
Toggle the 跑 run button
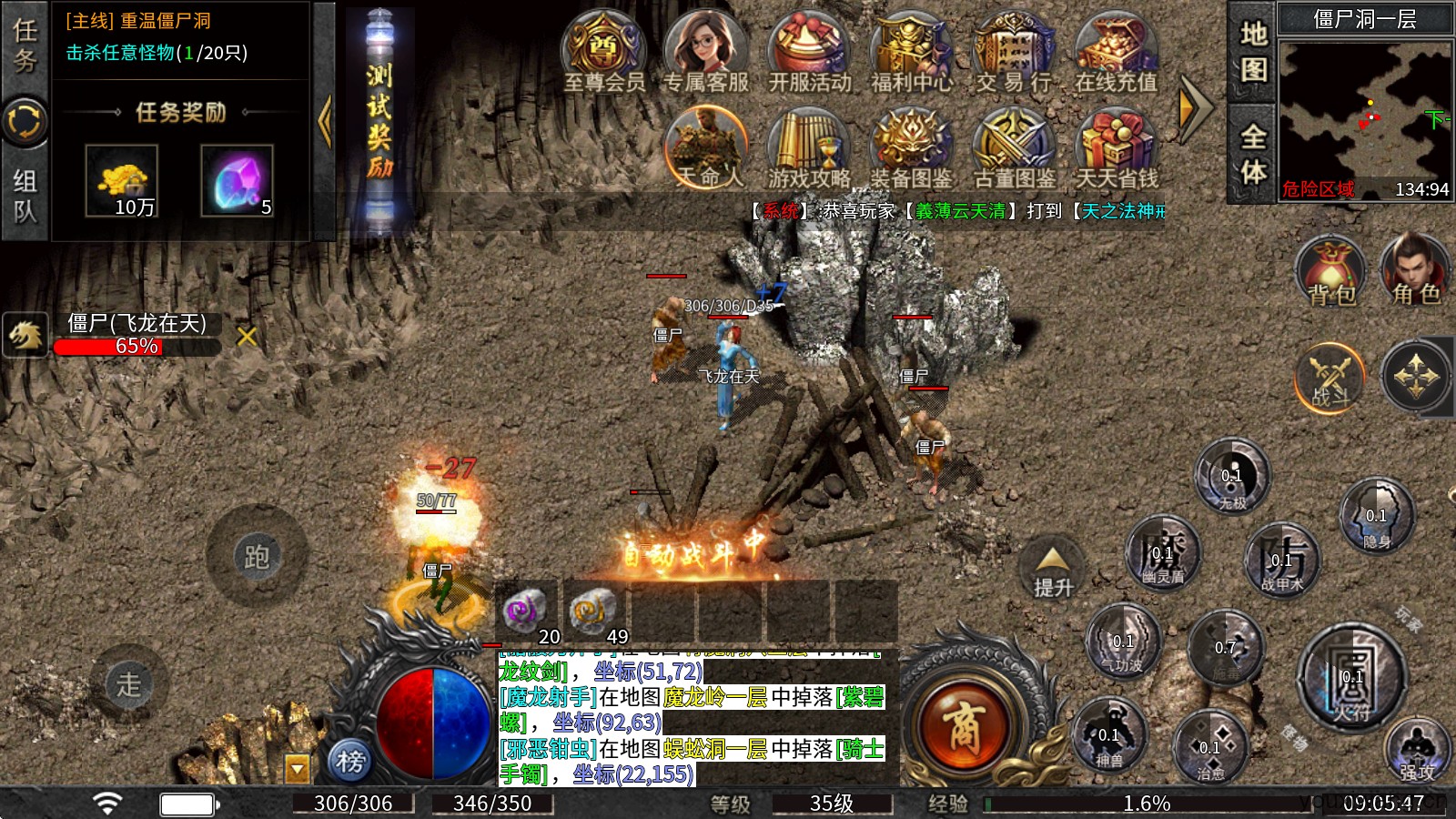pyautogui.click(x=256, y=556)
